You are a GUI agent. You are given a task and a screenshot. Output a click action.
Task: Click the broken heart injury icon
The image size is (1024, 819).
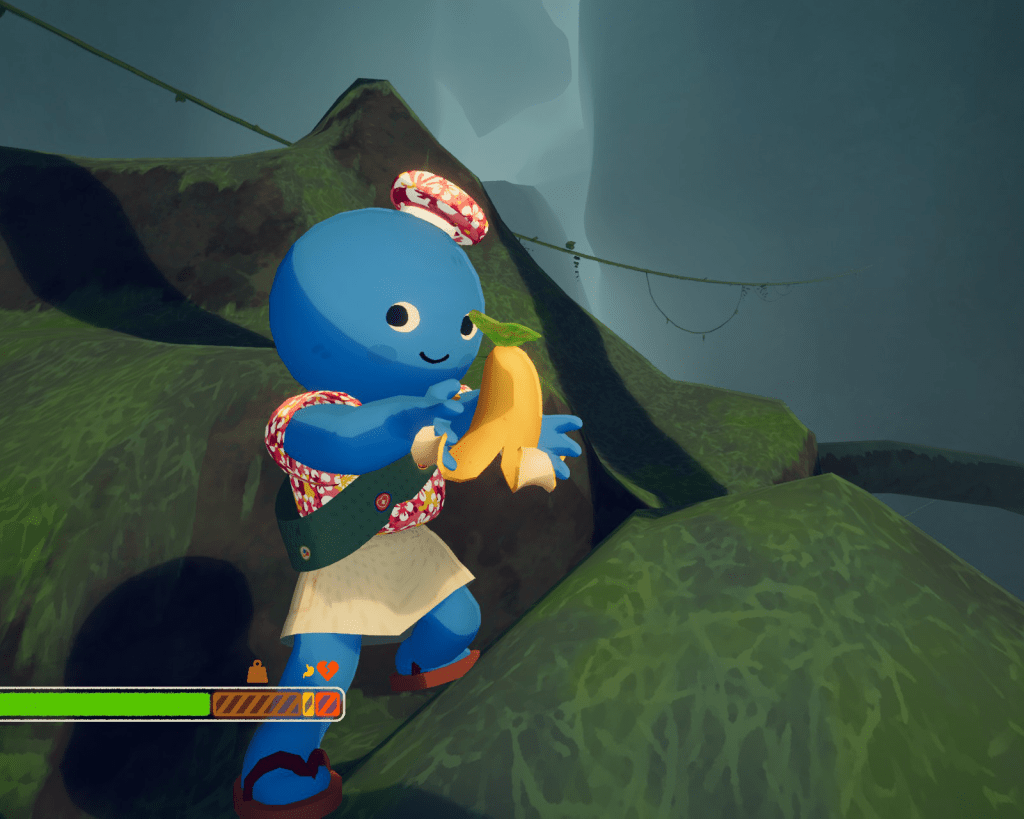328,671
